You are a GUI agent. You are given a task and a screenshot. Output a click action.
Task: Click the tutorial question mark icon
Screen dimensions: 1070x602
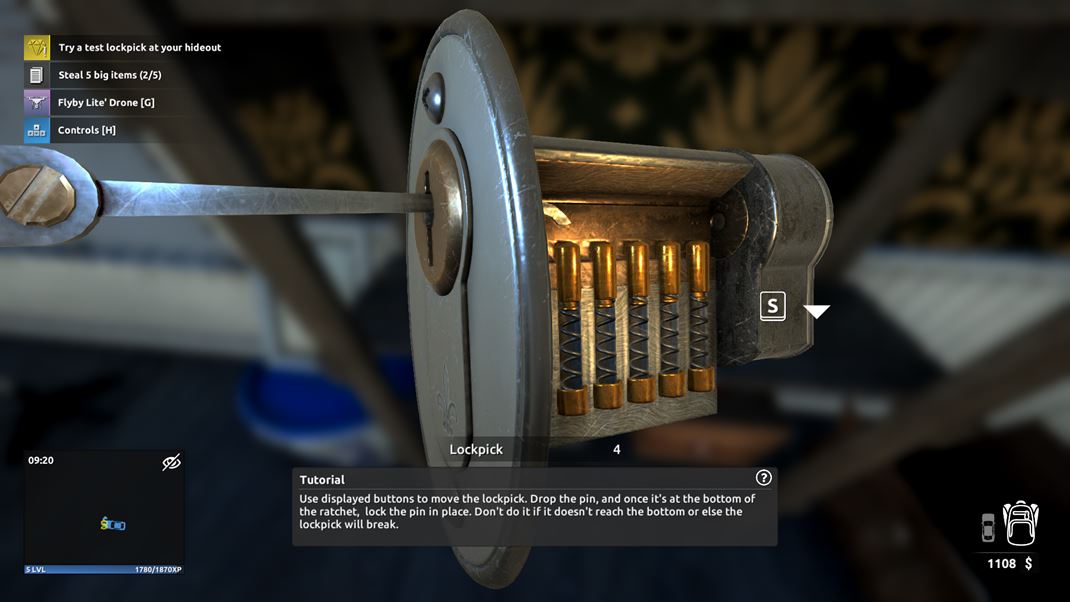tap(764, 478)
